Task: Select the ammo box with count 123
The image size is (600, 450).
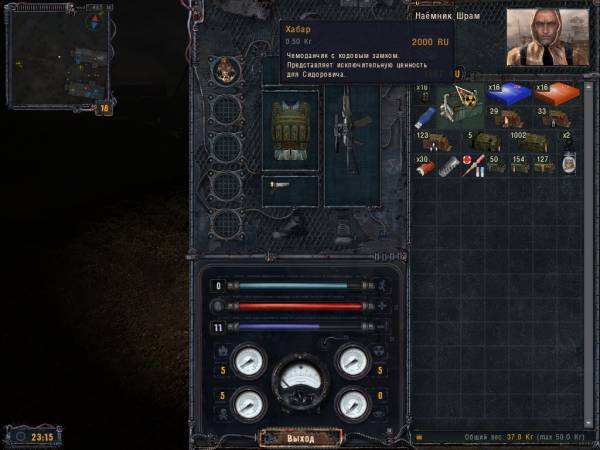Action: (434, 141)
